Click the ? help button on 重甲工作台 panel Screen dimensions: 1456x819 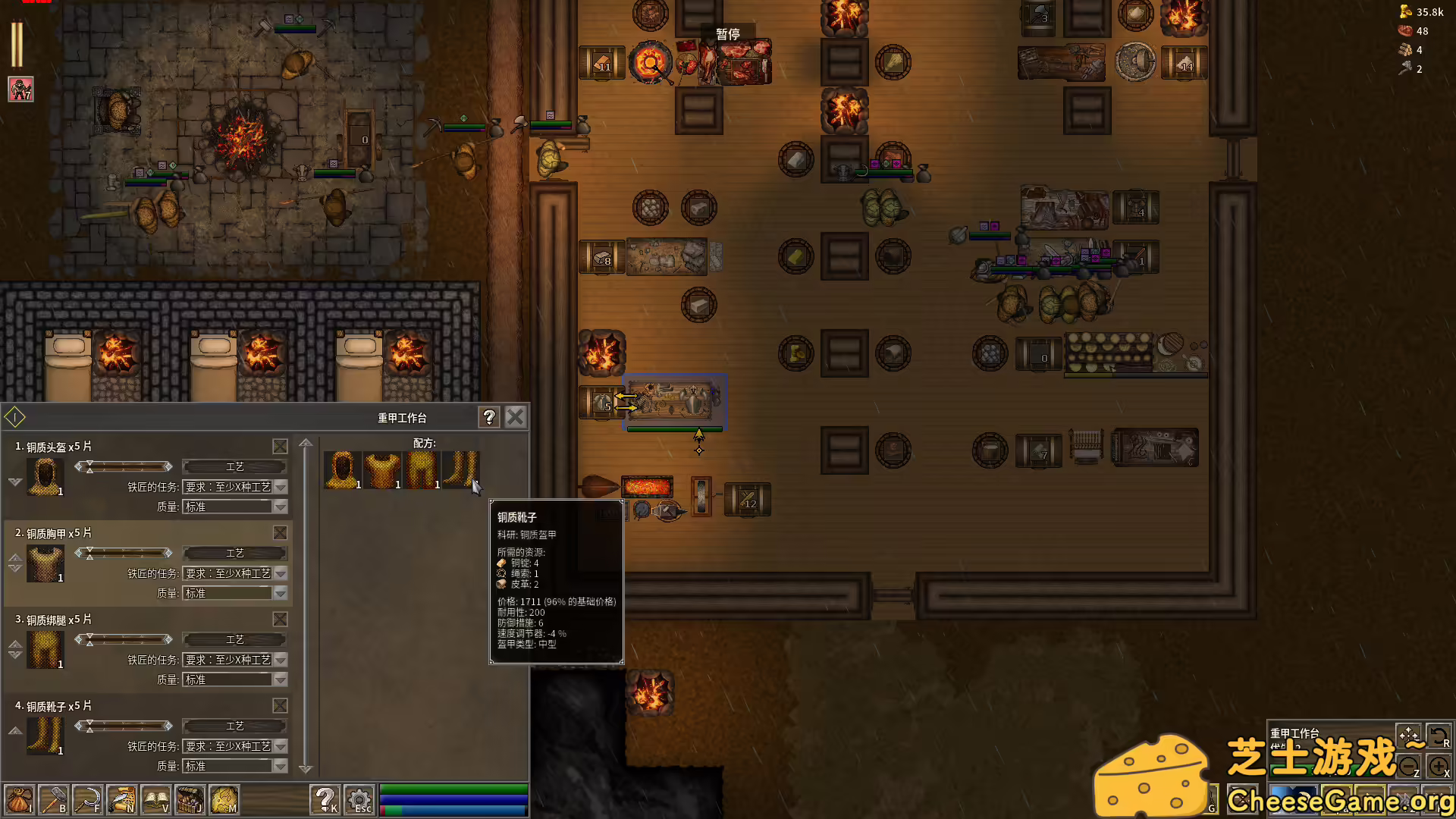488,417
